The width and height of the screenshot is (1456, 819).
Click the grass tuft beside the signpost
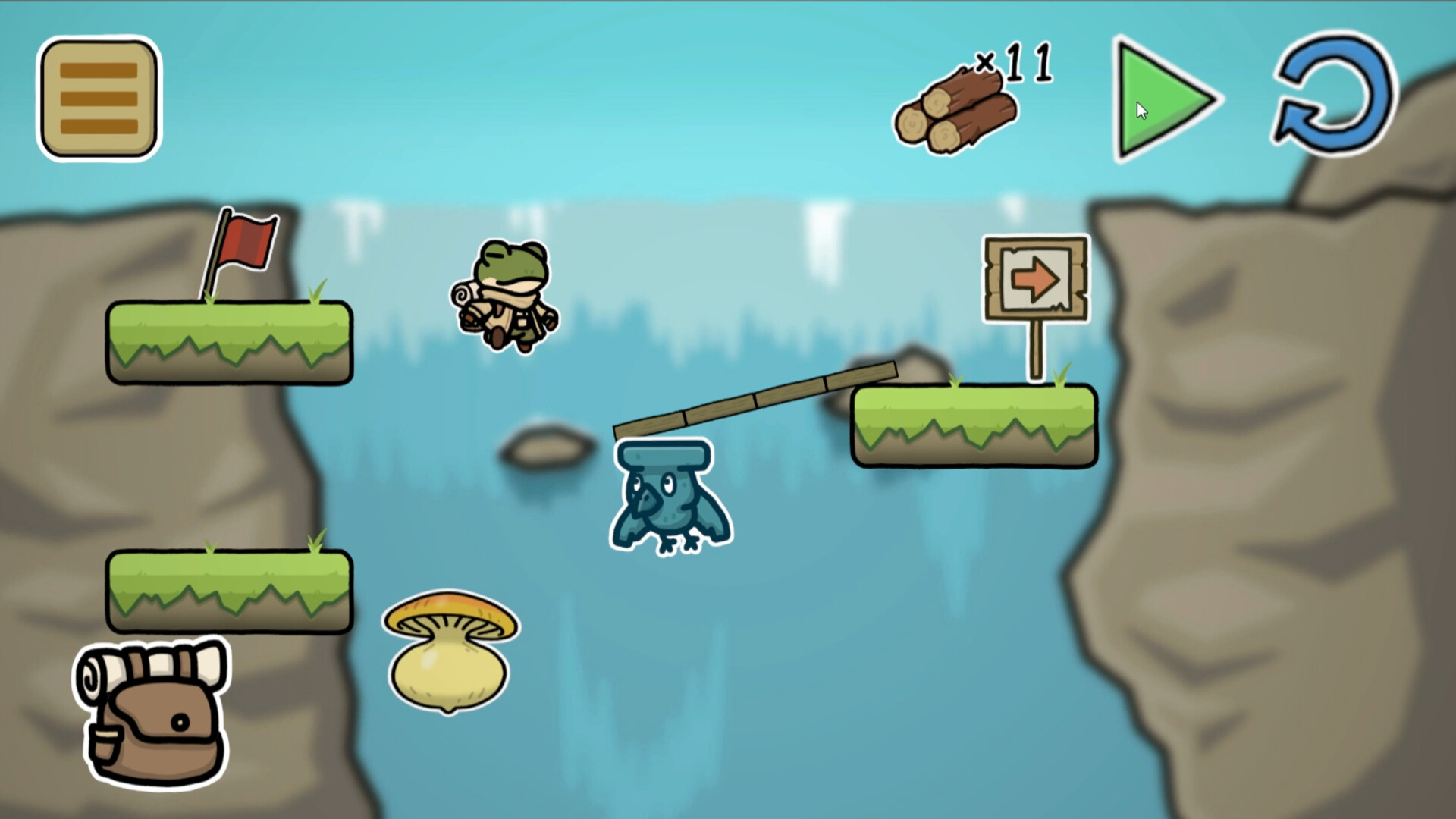tap(1062, 375)
